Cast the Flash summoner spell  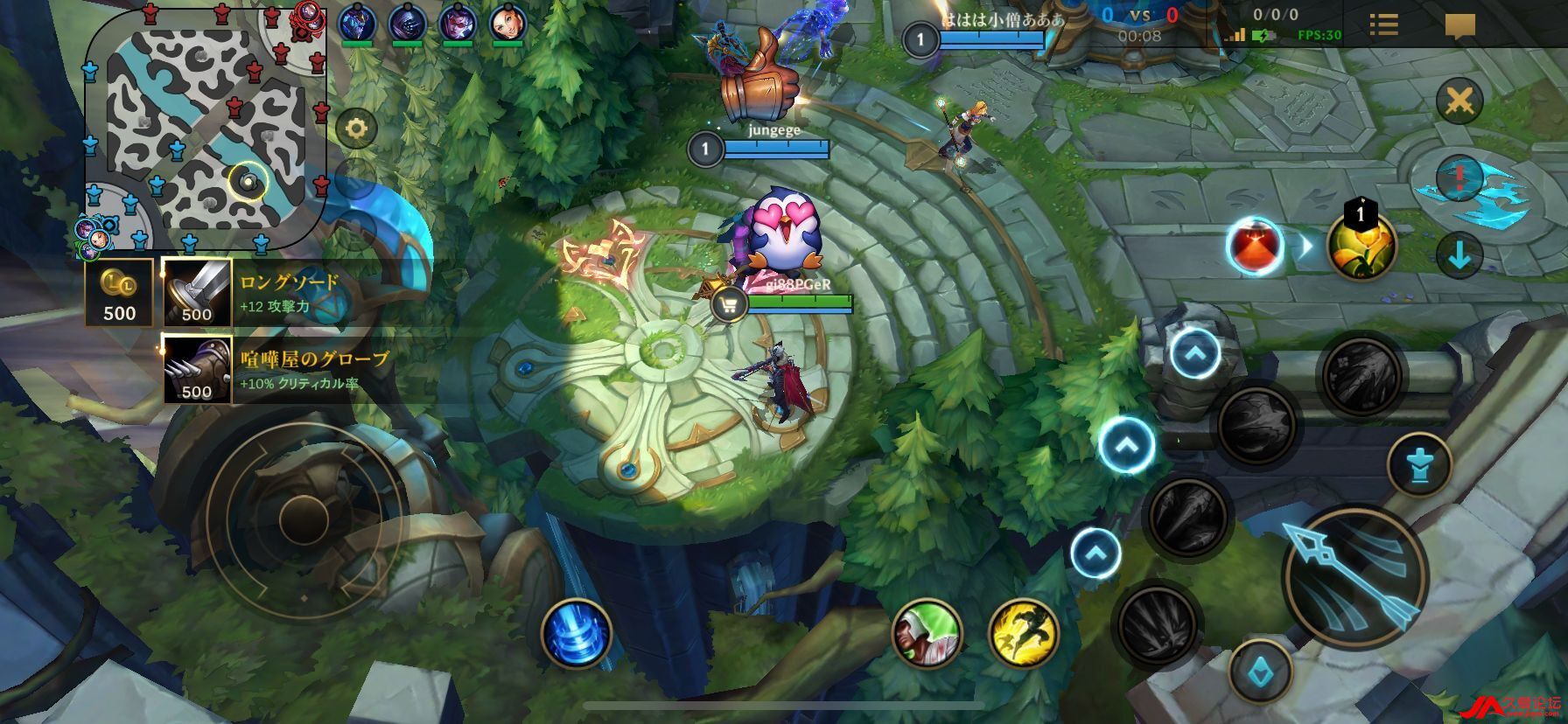tap(1023, 632)
